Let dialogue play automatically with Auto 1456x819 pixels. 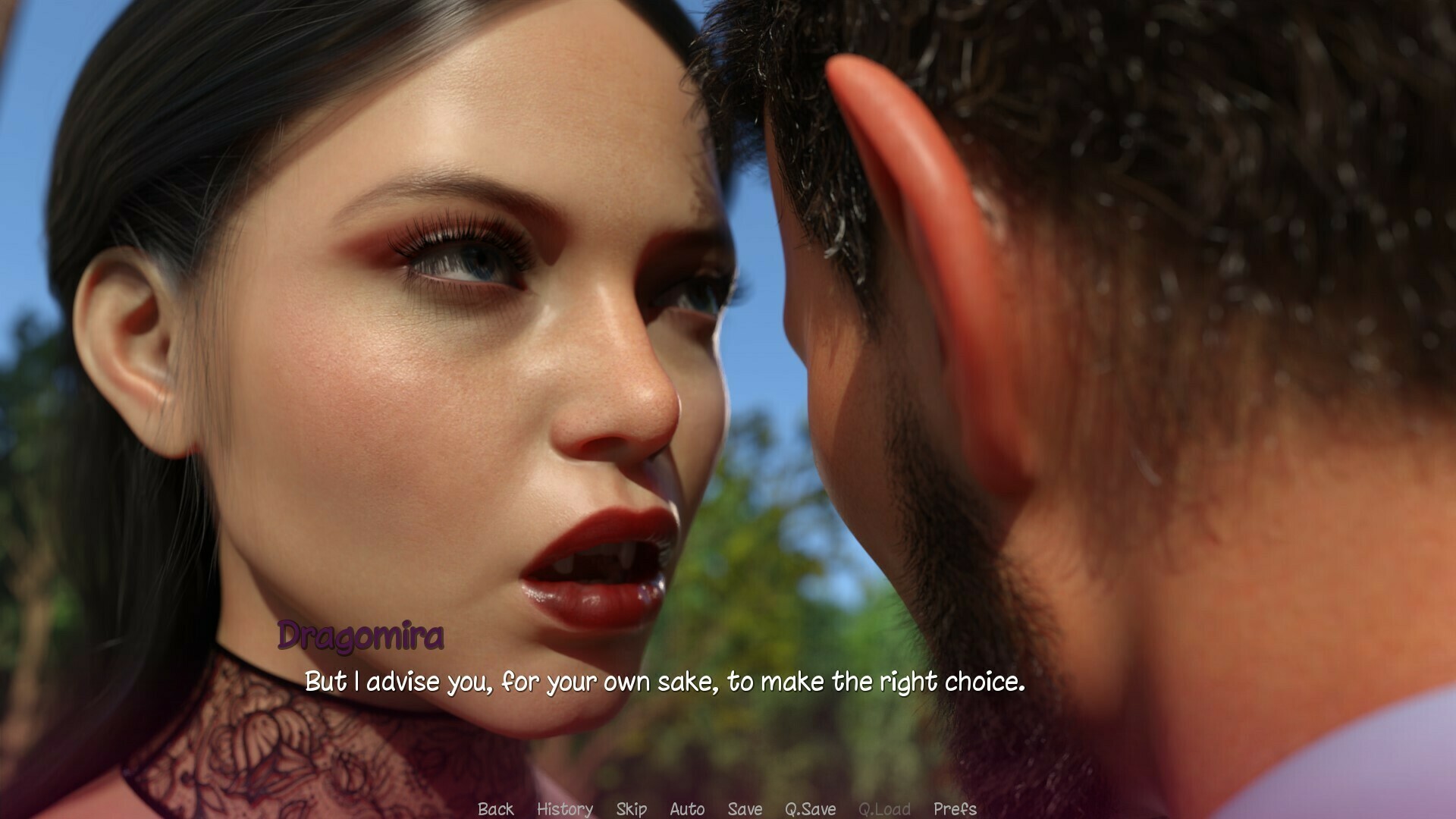pyautogui.click(x=686, y=809)
